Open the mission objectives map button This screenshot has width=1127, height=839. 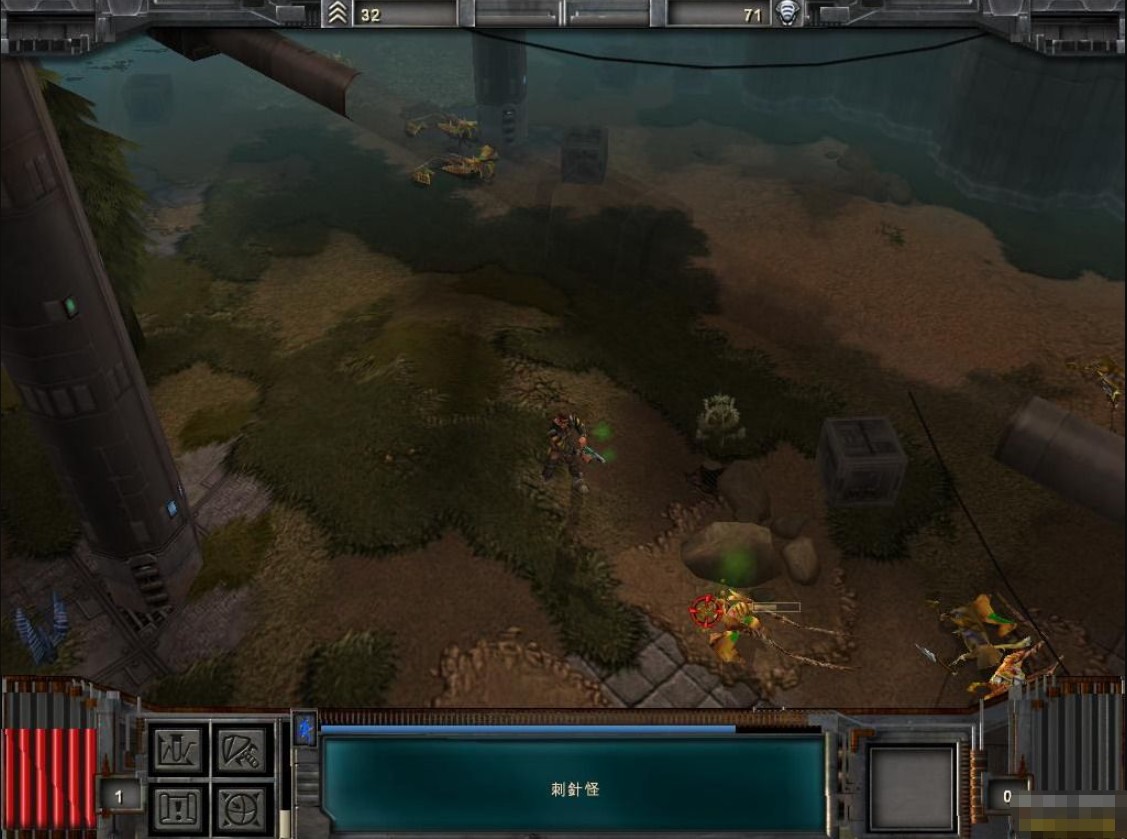(x=180, y=807)
